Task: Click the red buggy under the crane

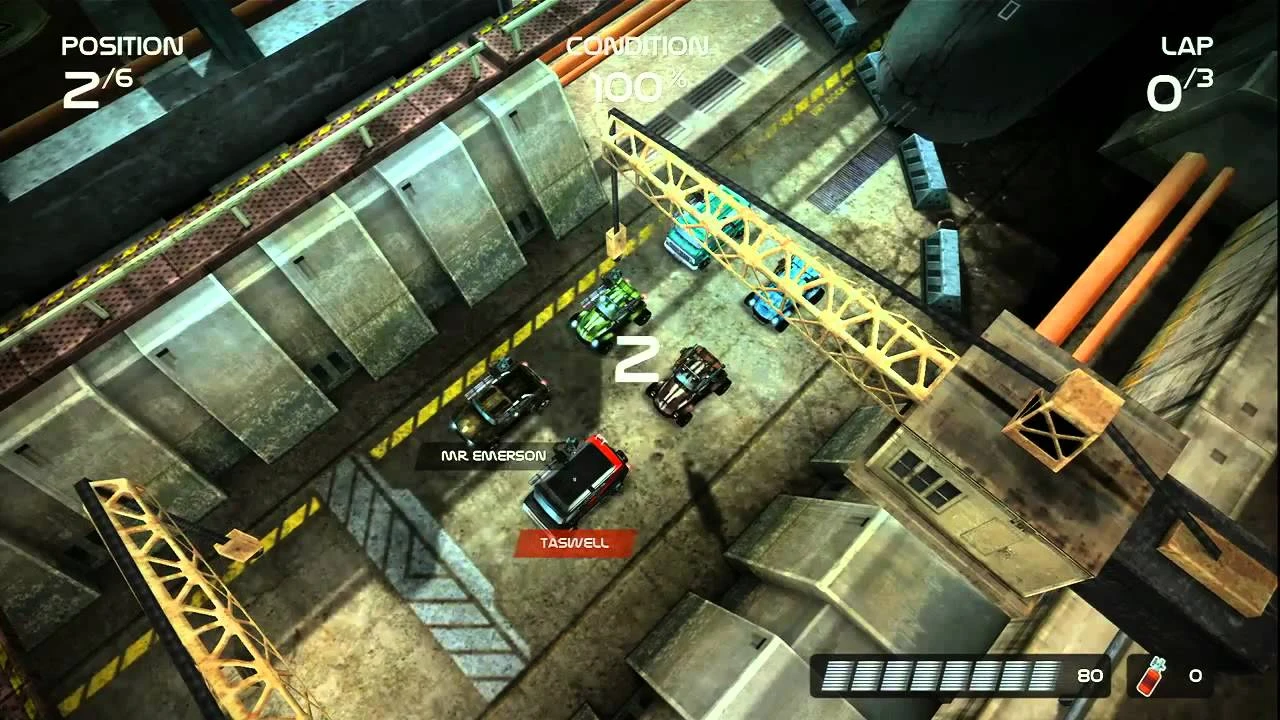Action: (x=690, y=384)
